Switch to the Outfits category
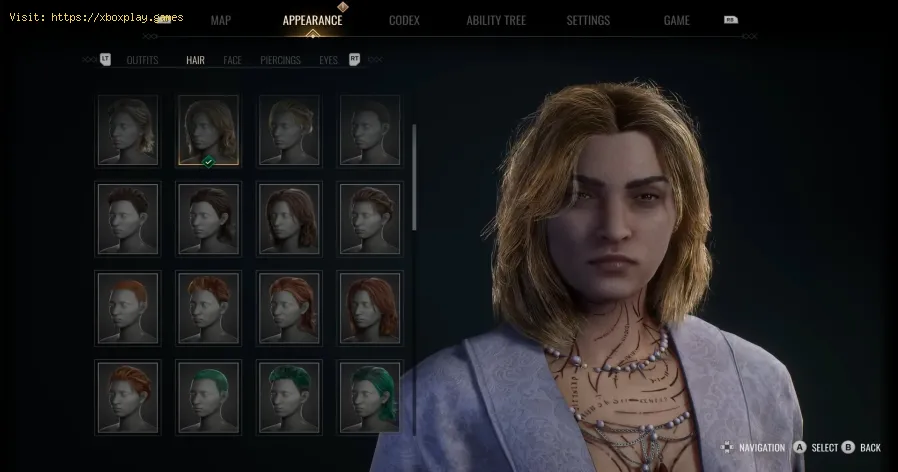Image resolution: width=898 pixels, height=472 pixels. coord(142,60)
